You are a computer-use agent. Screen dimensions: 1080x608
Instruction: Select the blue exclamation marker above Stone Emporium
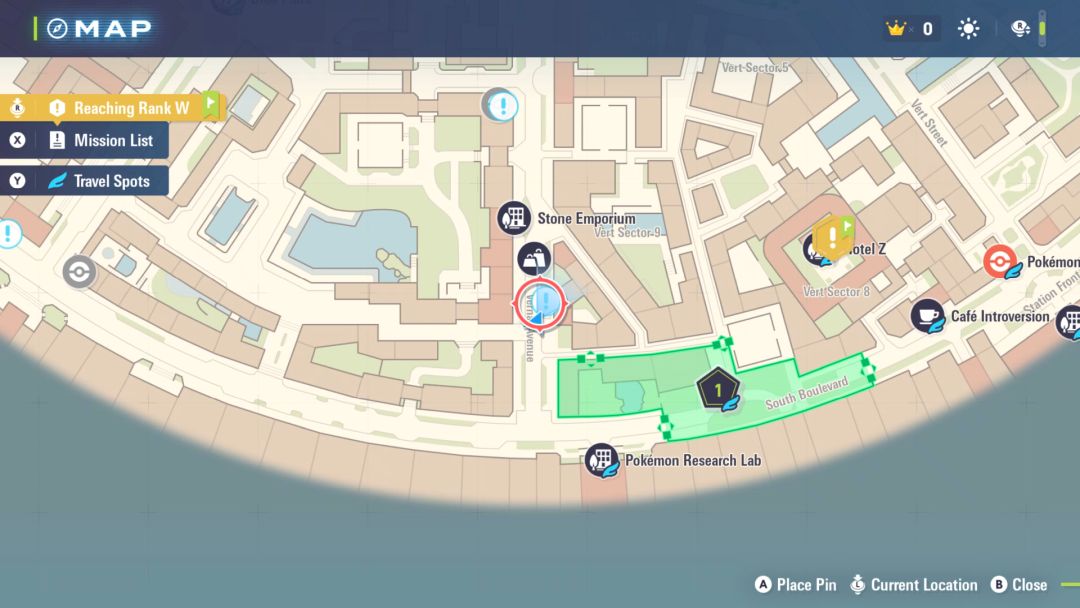[x=501, y=104]
